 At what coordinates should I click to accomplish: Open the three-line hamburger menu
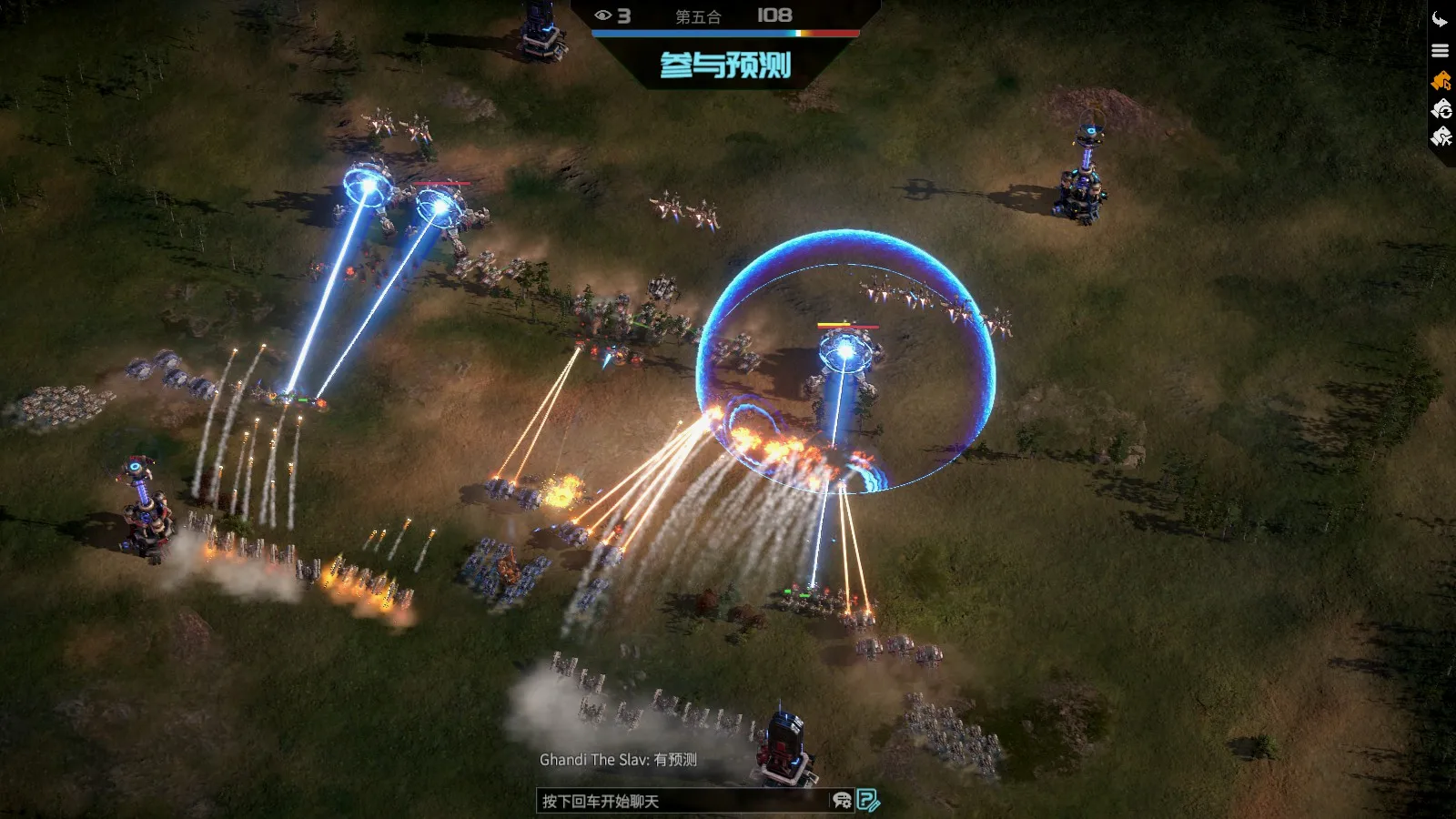(1440, 51)
